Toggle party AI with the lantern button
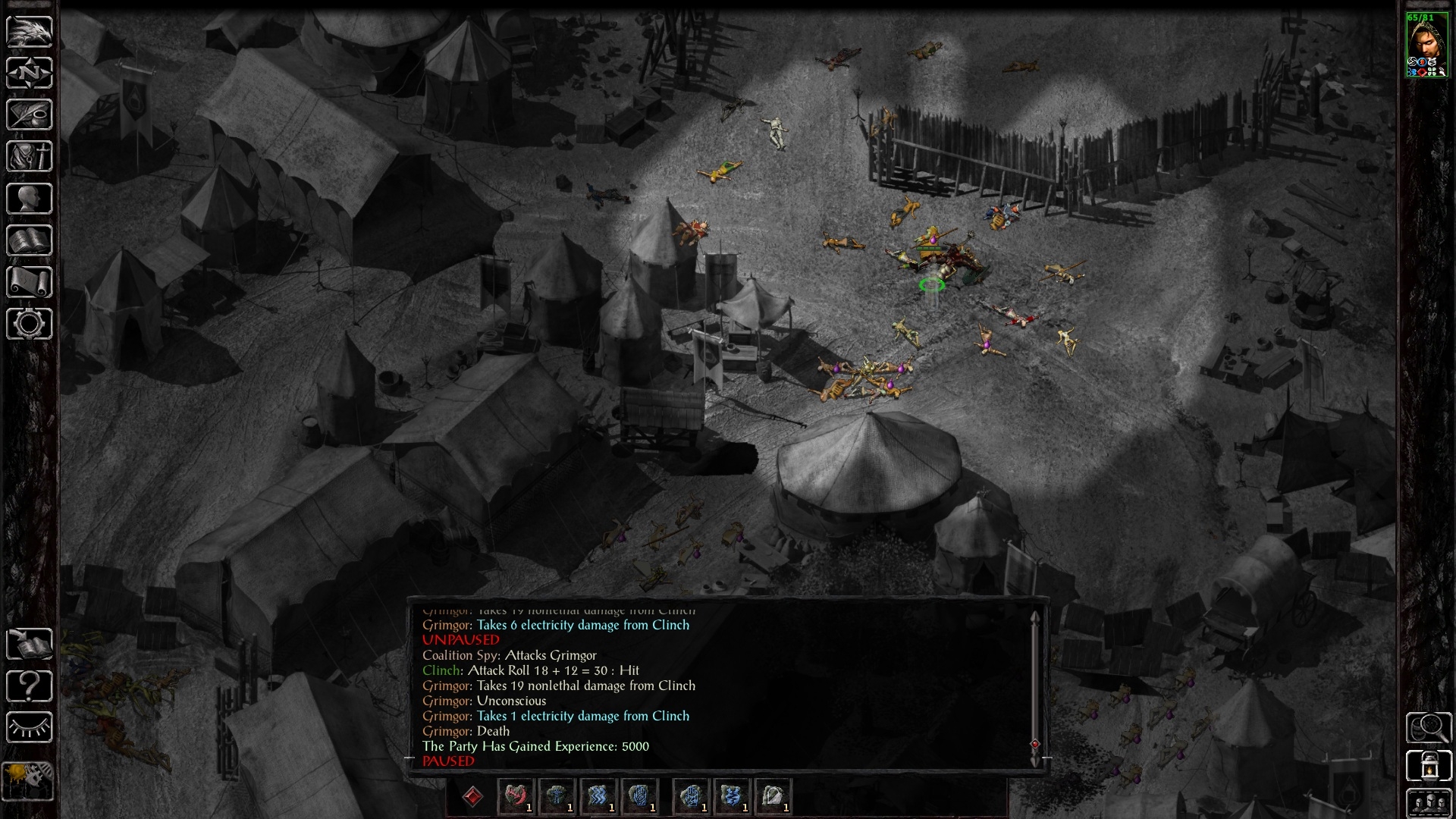1456x819 pixels. coord(1429,766)
